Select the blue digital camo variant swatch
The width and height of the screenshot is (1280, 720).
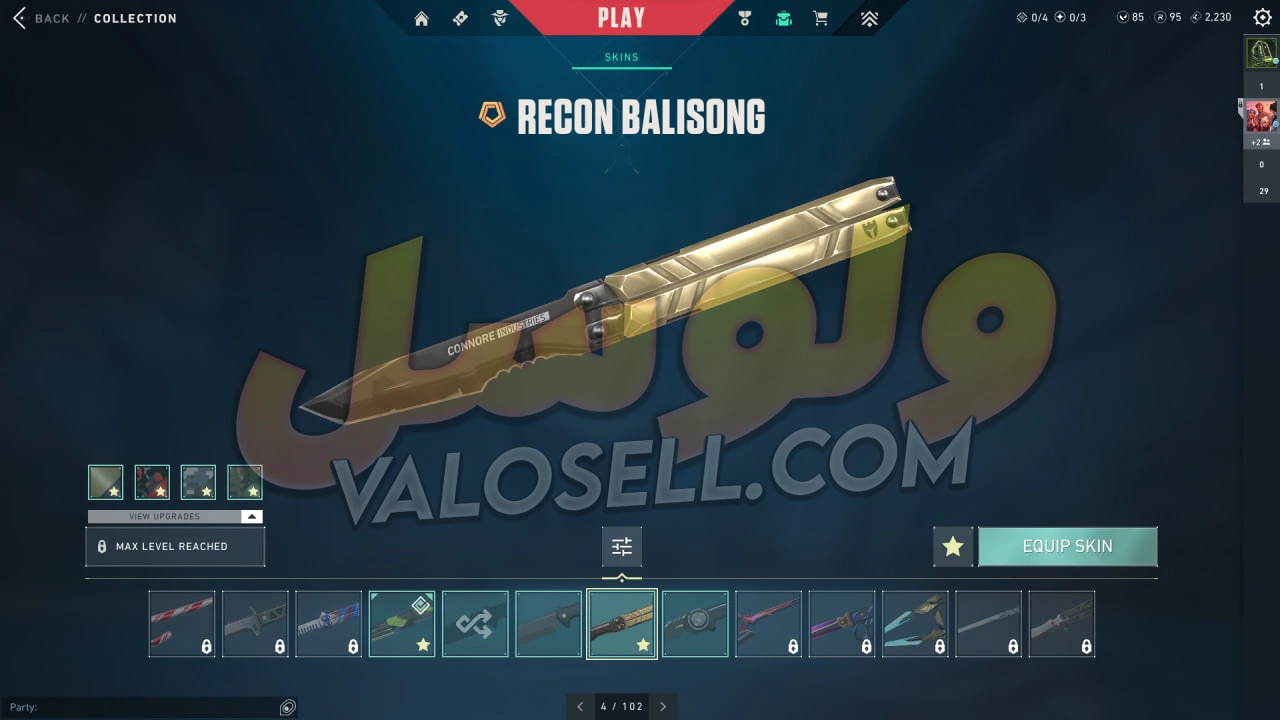pos(198,482)
